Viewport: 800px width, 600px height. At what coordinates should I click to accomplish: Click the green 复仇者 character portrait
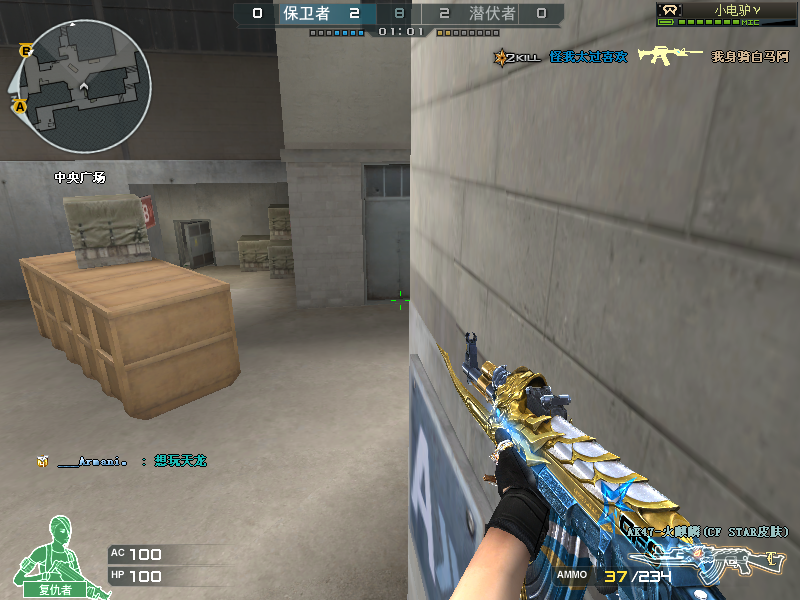point(55,555)
